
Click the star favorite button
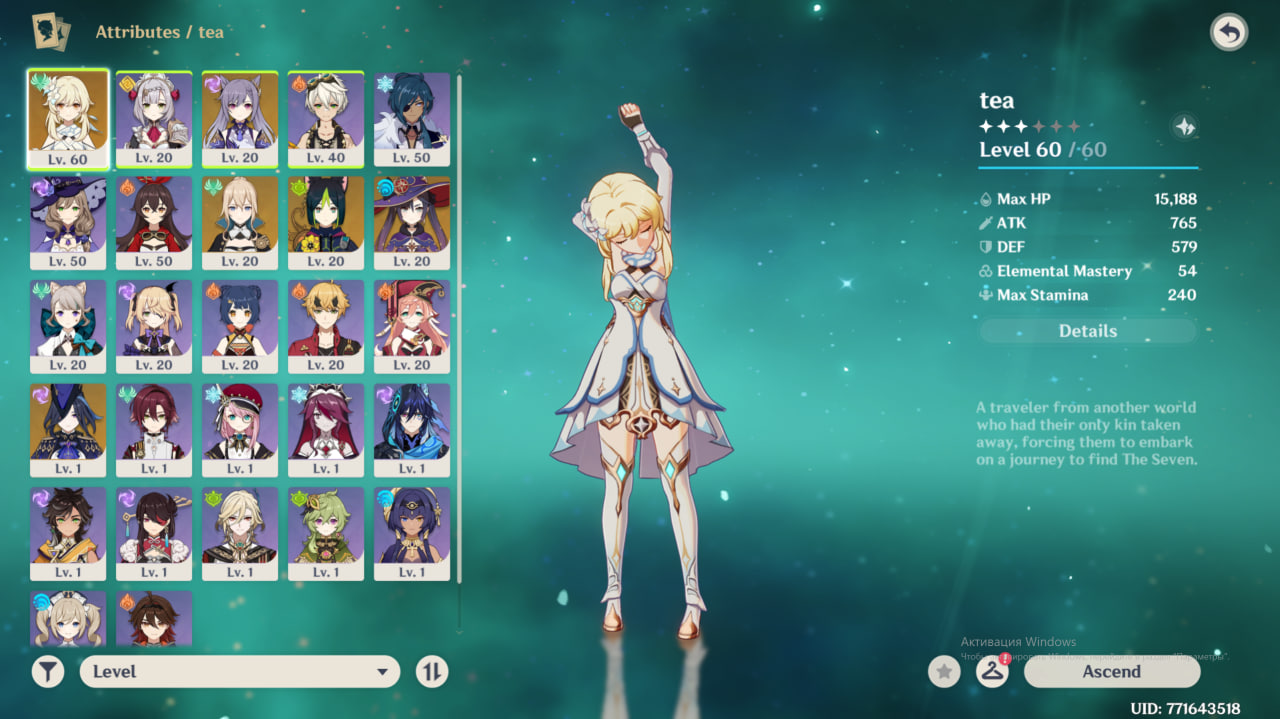944,672
